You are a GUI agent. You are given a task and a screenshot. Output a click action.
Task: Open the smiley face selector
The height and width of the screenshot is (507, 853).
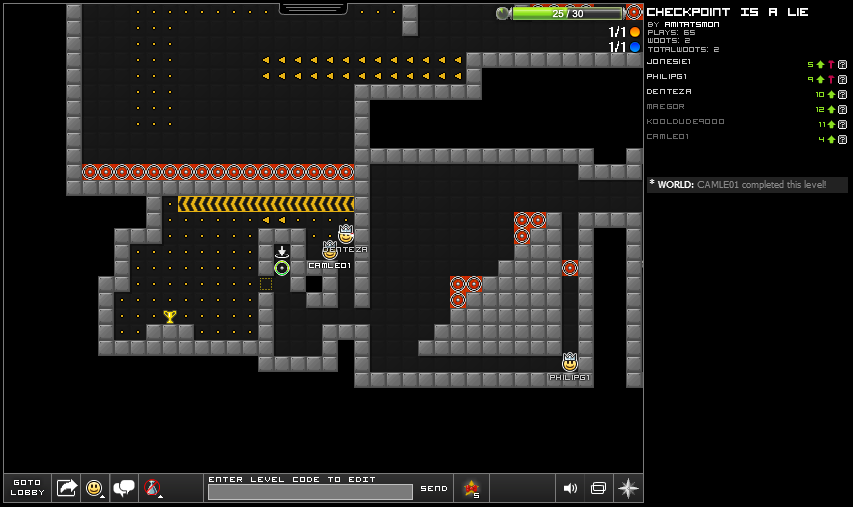point(95,488)
